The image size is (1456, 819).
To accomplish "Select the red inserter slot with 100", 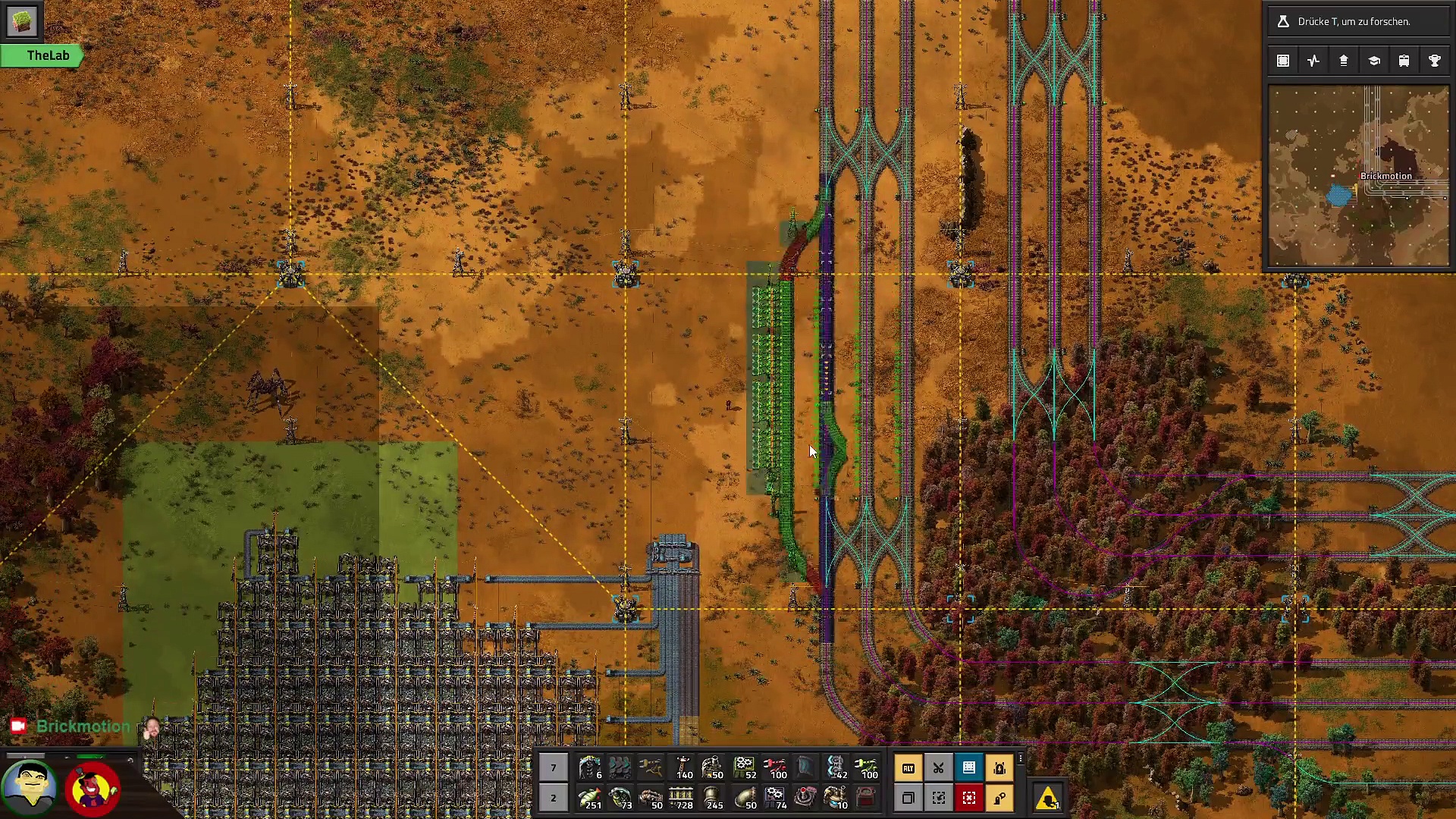I will [774, 767].
